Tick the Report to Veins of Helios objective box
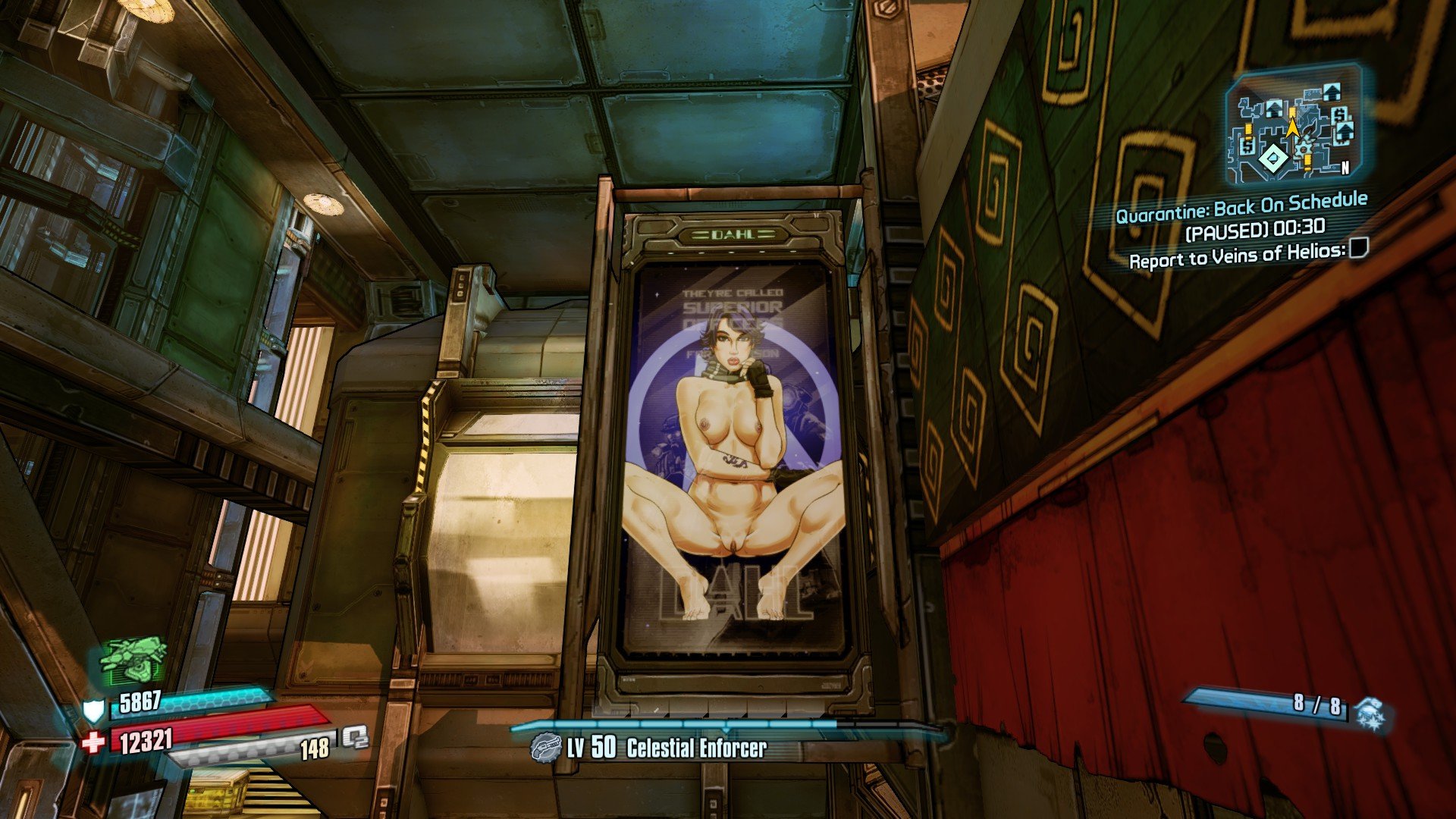 tap(1358, 248)
